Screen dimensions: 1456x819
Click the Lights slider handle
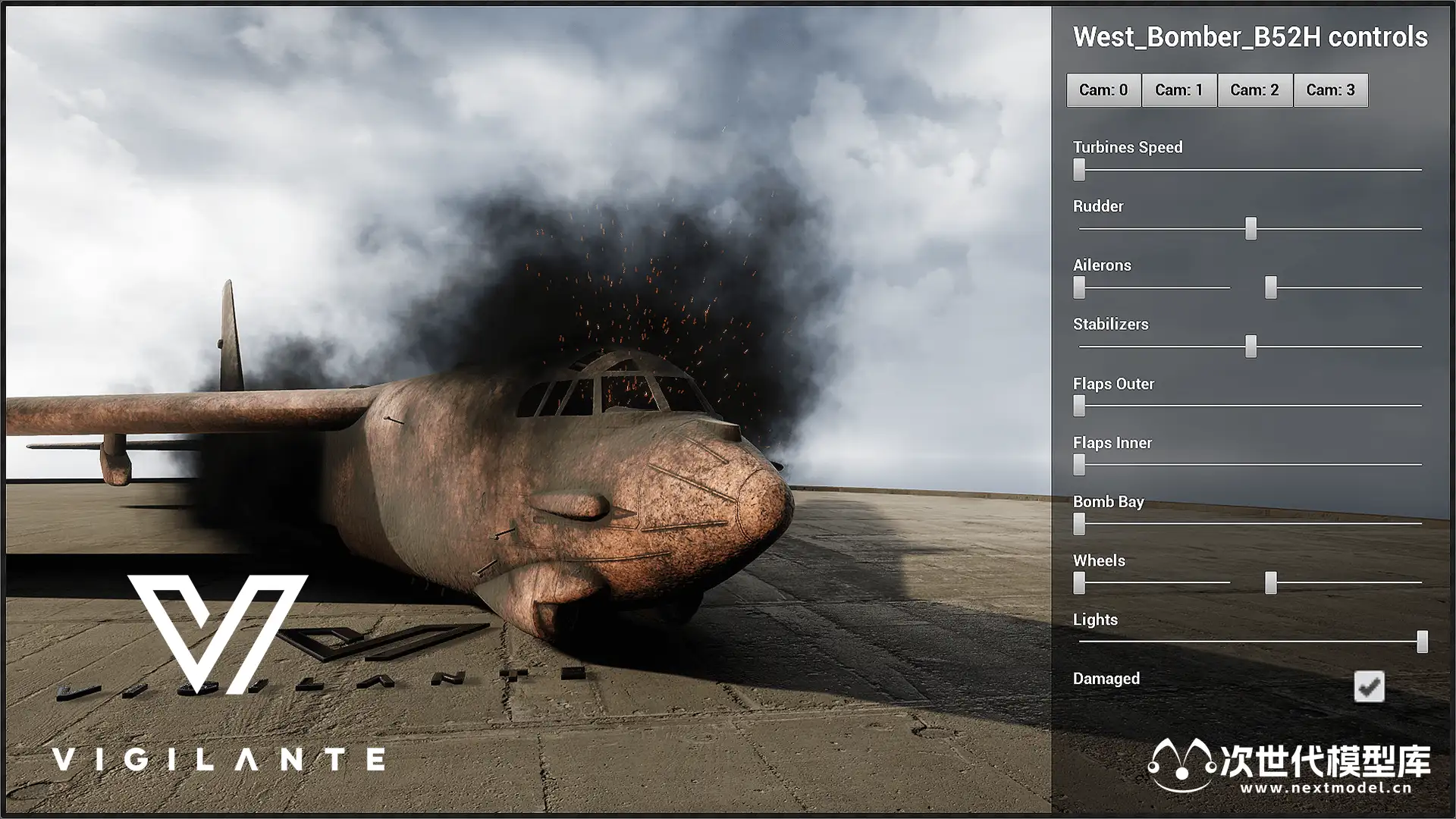click(x=1422, y=642)
